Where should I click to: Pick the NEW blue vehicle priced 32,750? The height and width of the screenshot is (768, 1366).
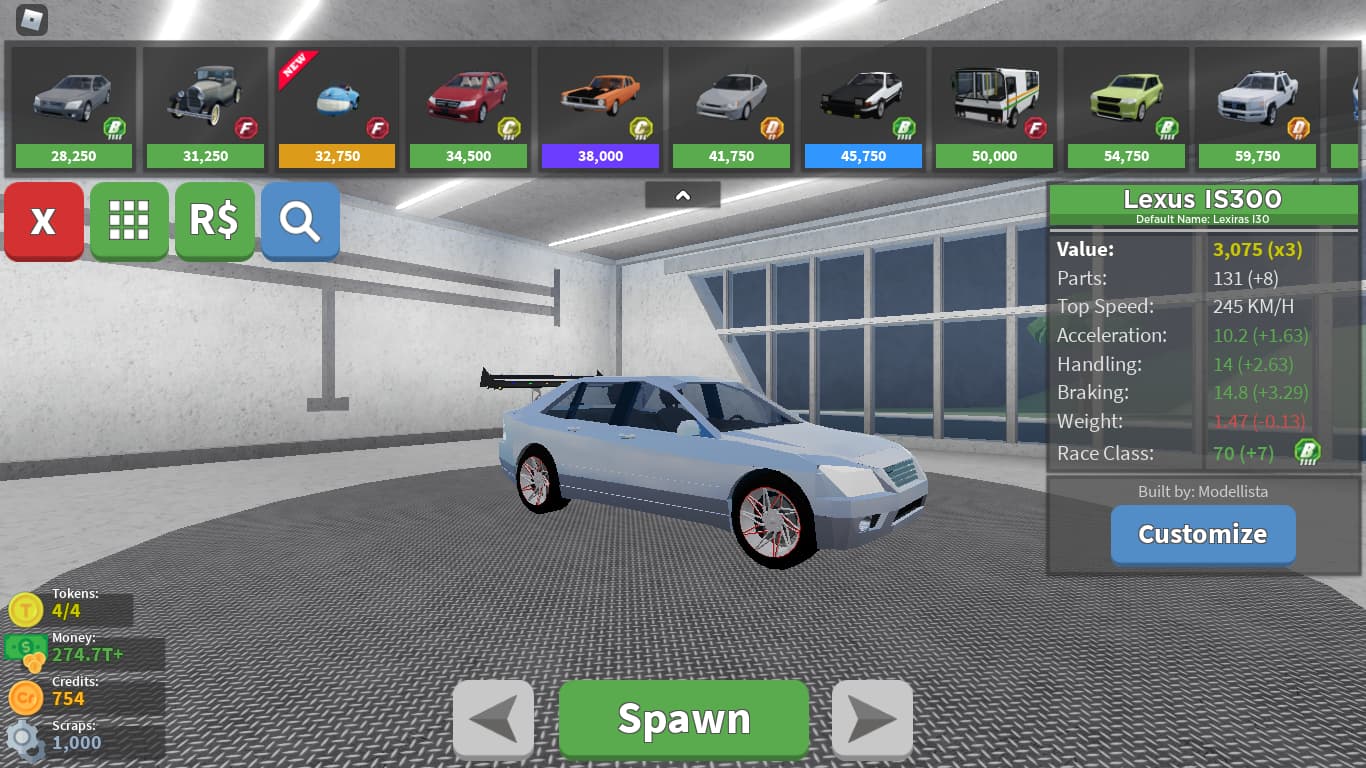coord(337,107)
